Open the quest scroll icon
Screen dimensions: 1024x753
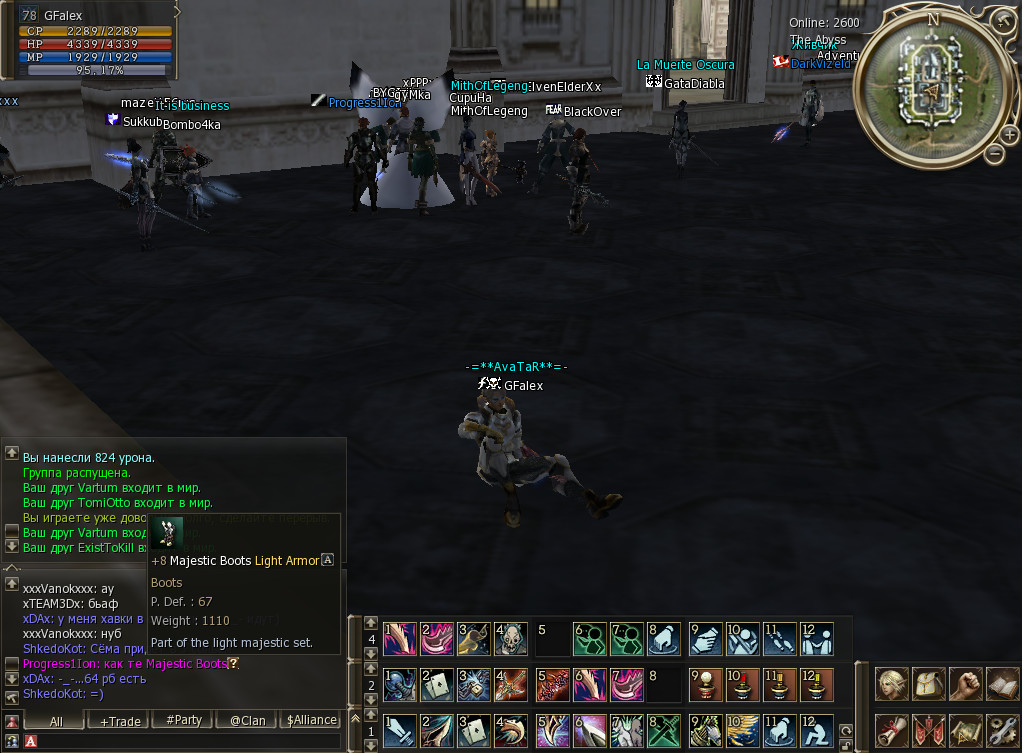click(892, 731)
